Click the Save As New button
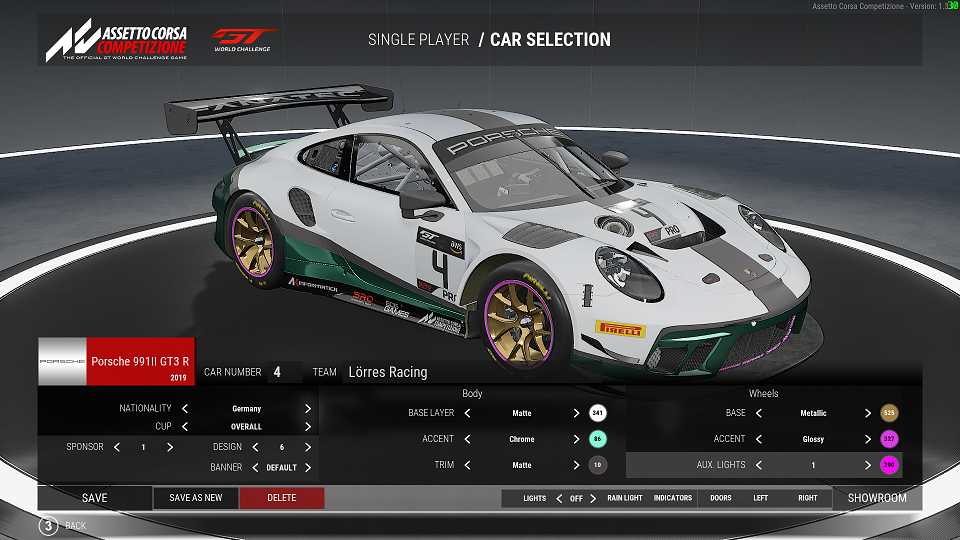 pyautogui.click(x=196, y=498)
